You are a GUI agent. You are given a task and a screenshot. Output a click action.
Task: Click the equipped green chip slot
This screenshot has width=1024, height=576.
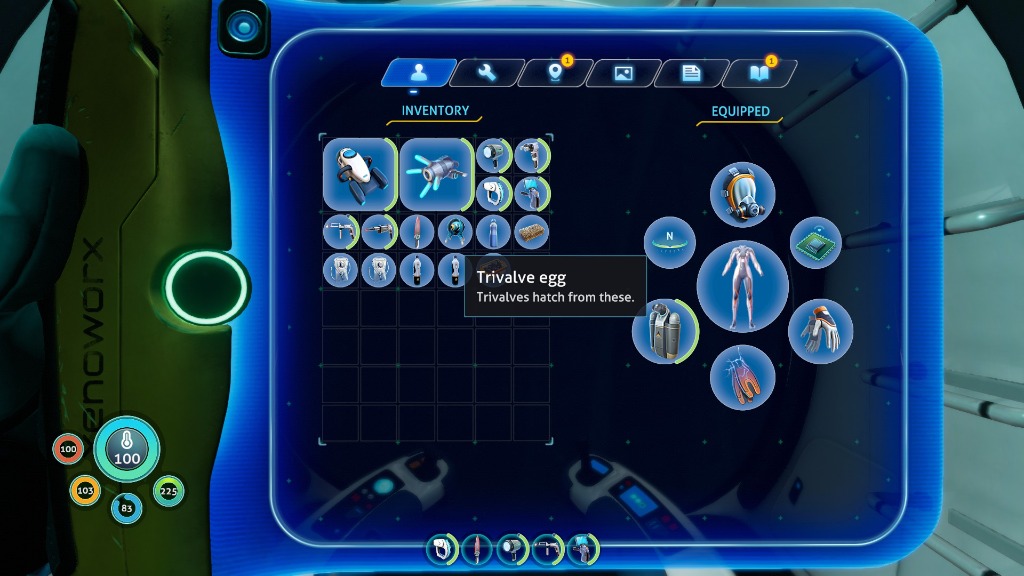pyautogui.click(x=815, y=243)
